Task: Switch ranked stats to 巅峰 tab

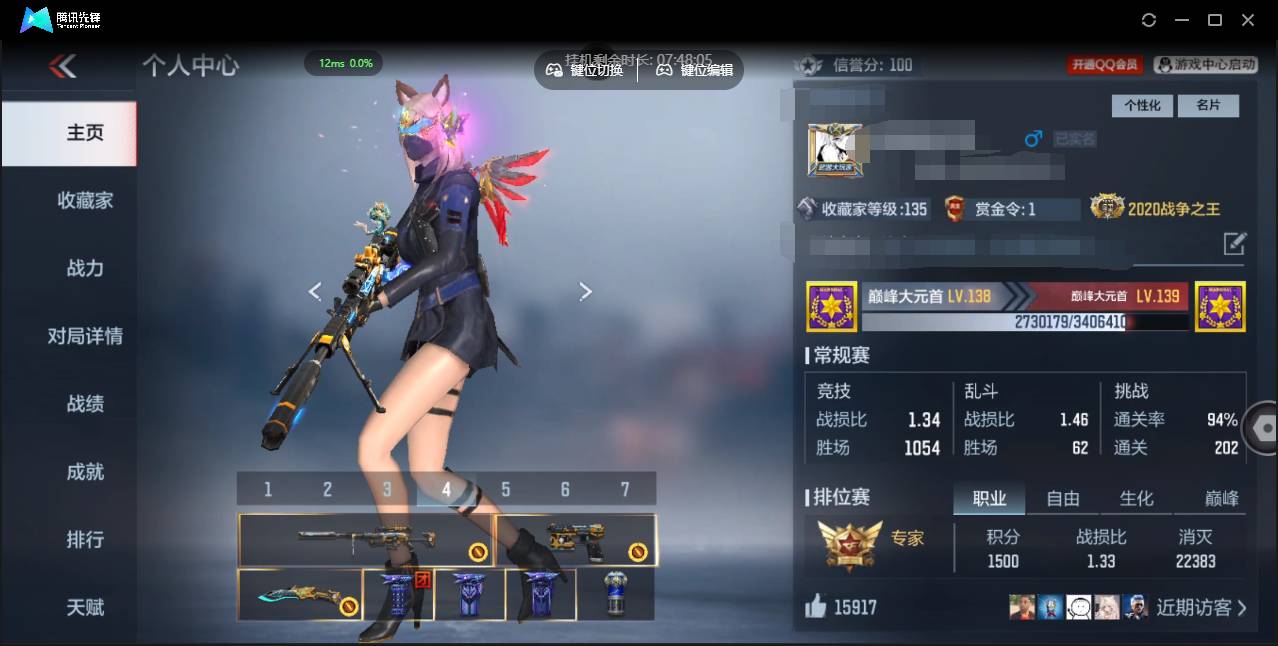Action: pos(1220,498)
